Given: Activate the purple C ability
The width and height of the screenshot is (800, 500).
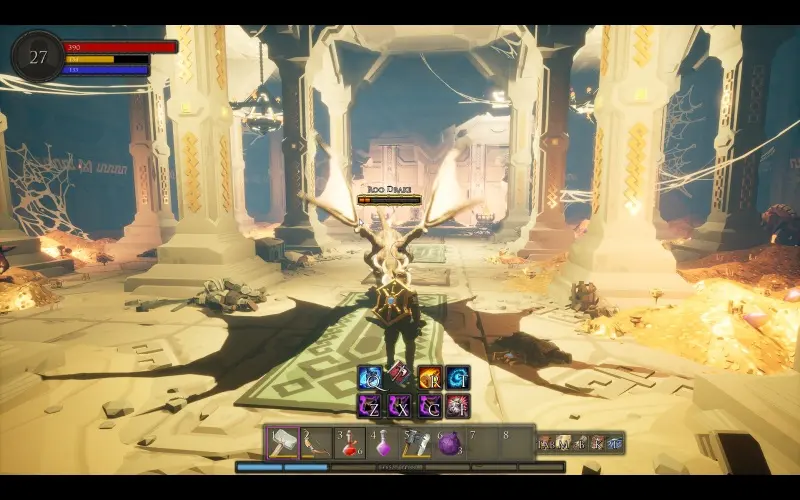Looking at the screenshot, I should coord(429,405).
